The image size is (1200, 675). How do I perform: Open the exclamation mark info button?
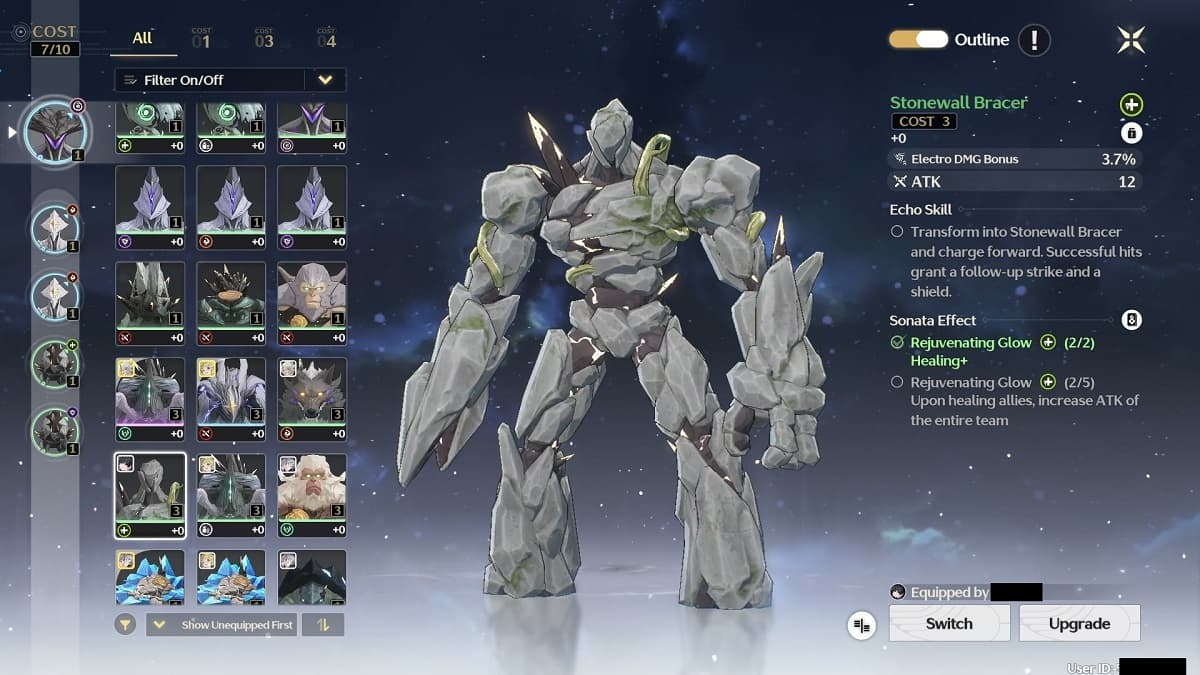(1034, 40)
